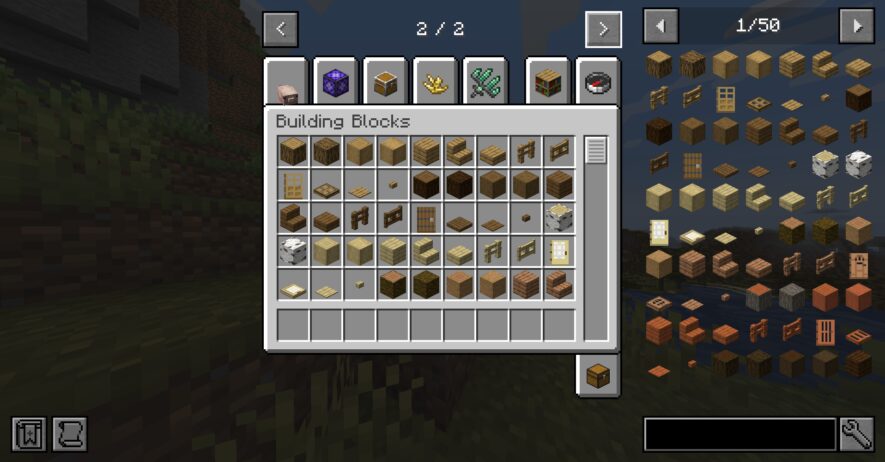Viewport: 885px width, 462px height.
Task: Open the nether portal block tab
Action: pos(335,82)
